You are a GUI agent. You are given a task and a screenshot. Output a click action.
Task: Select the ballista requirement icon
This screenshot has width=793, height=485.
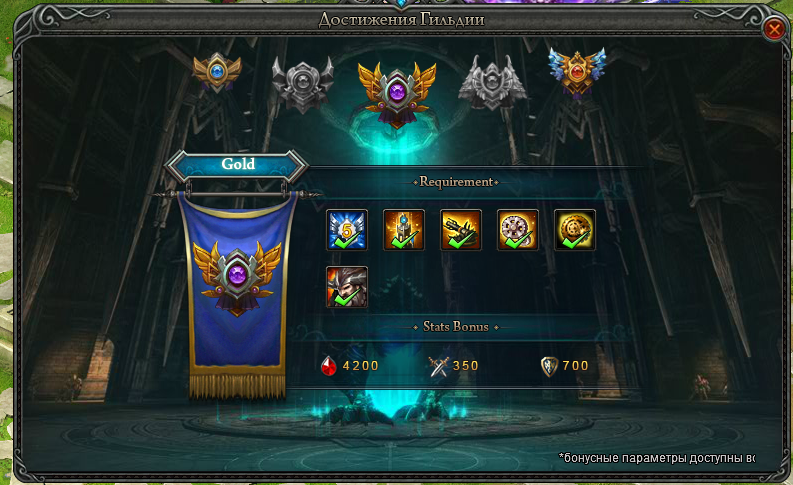tap(461, 230)
